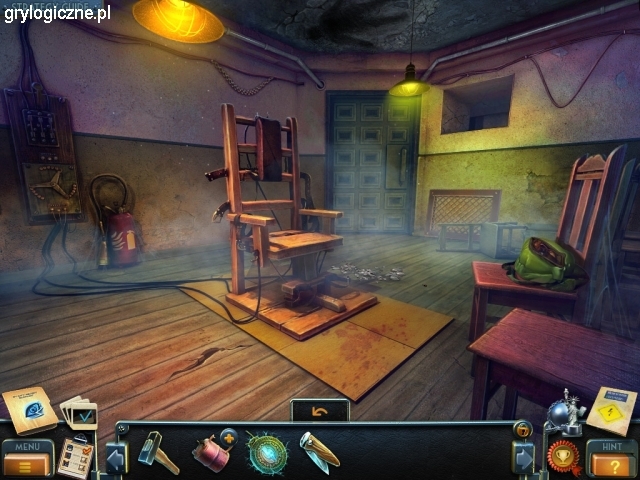The width and height of the screenshot is (640, 480).
Task: Select the hammer in the inventory
Action: [157, 451]
